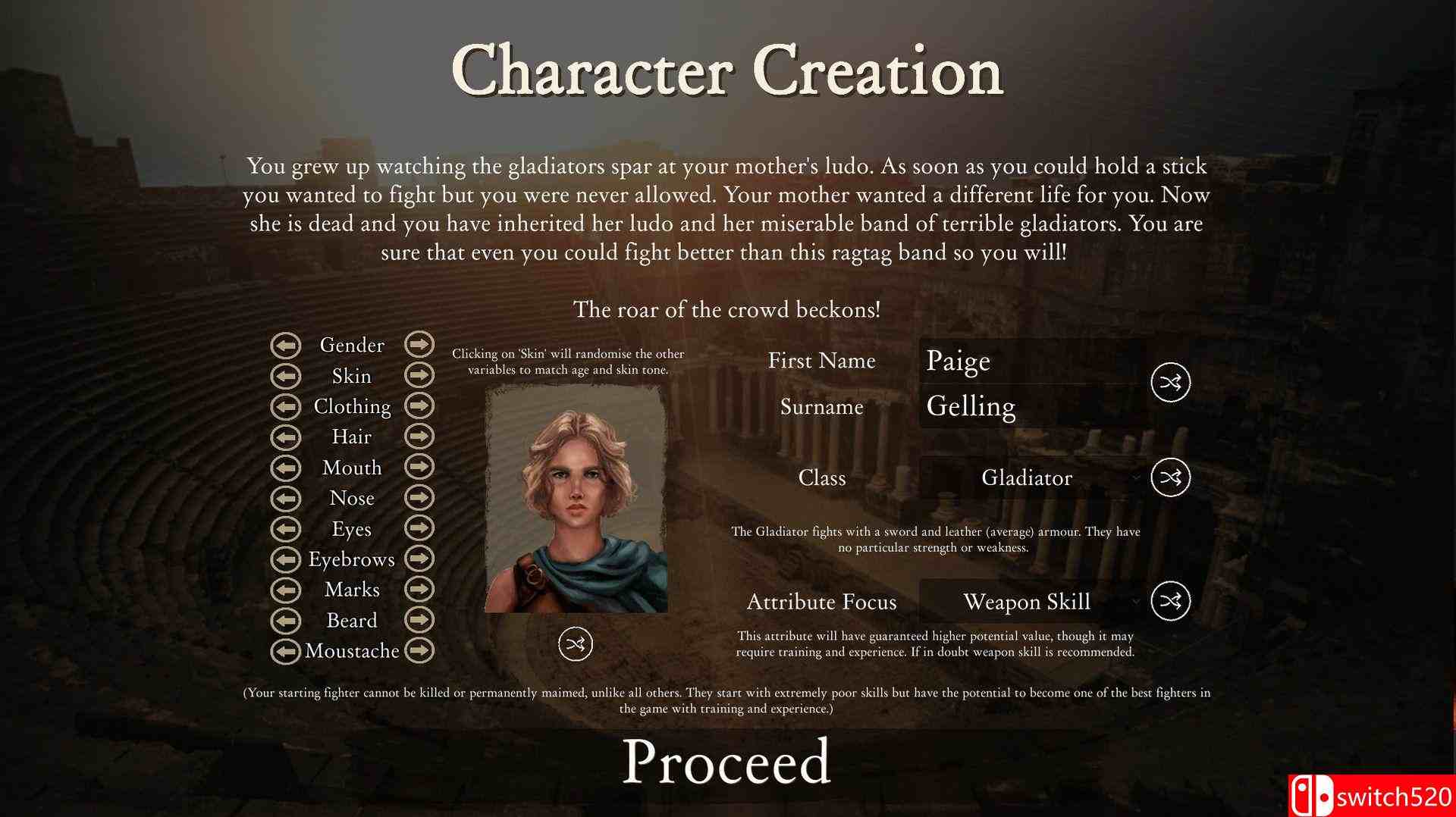The width and height of the screenshot is (1456, 817).
Task: Step Eyebrows backward via left arrow
Action: [286, 559]
